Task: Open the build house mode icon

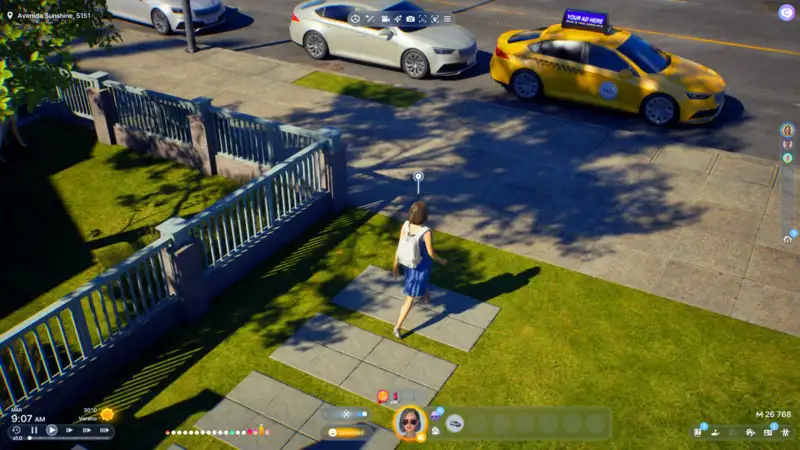Action: click(x=749, y=431)
